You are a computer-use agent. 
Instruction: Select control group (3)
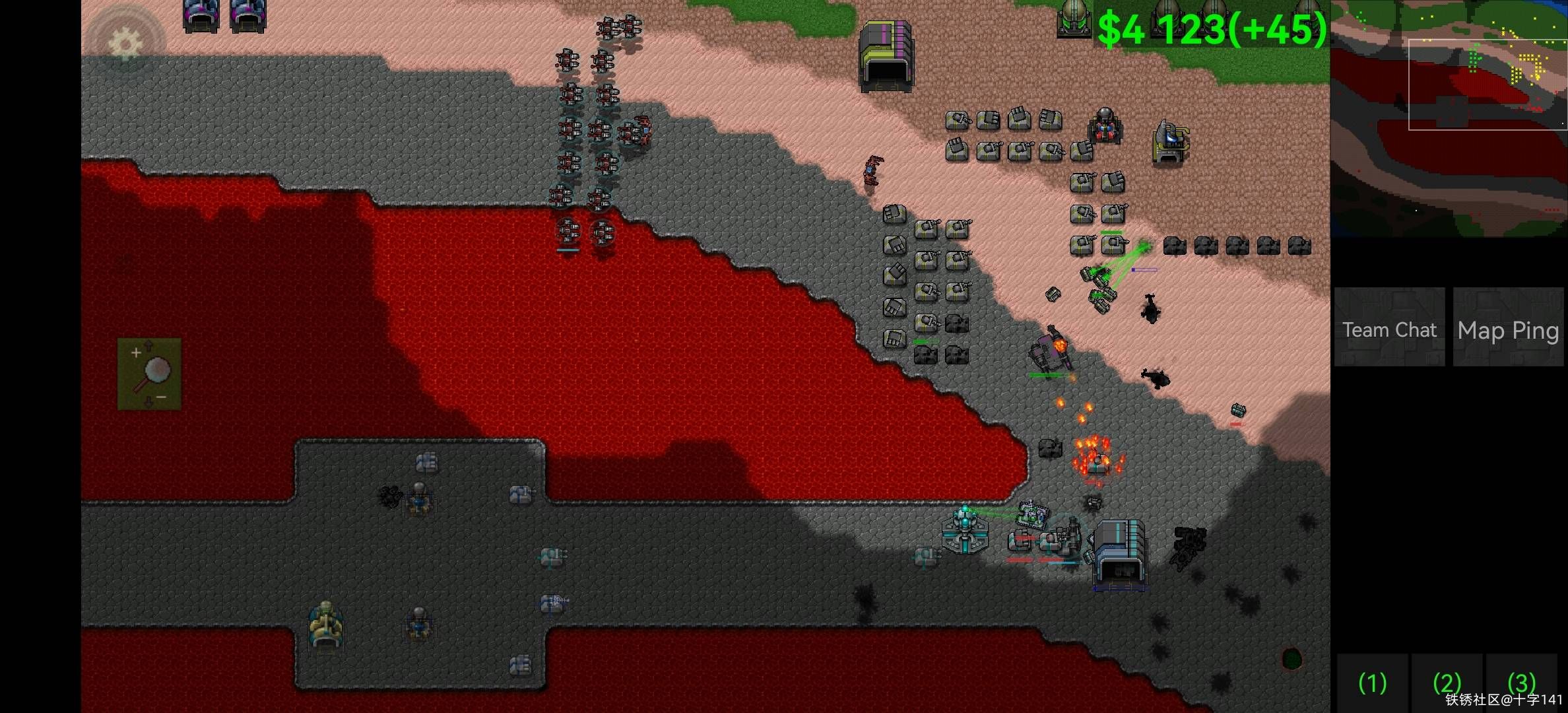click(x=1521, y=683)
